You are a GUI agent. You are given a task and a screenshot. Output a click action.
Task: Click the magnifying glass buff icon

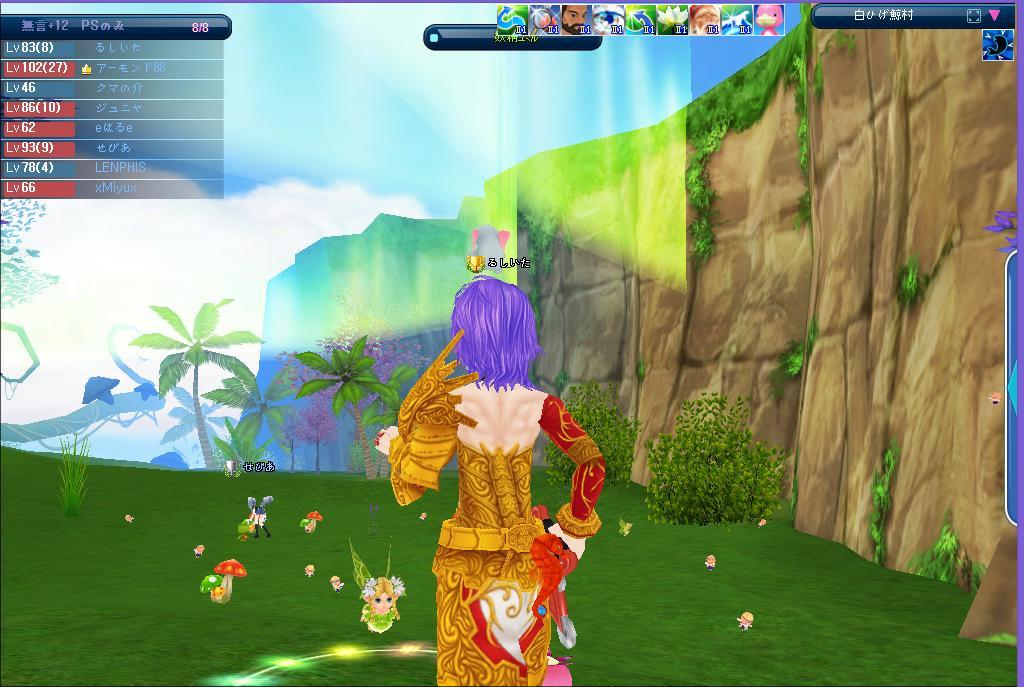click(544, 19)
